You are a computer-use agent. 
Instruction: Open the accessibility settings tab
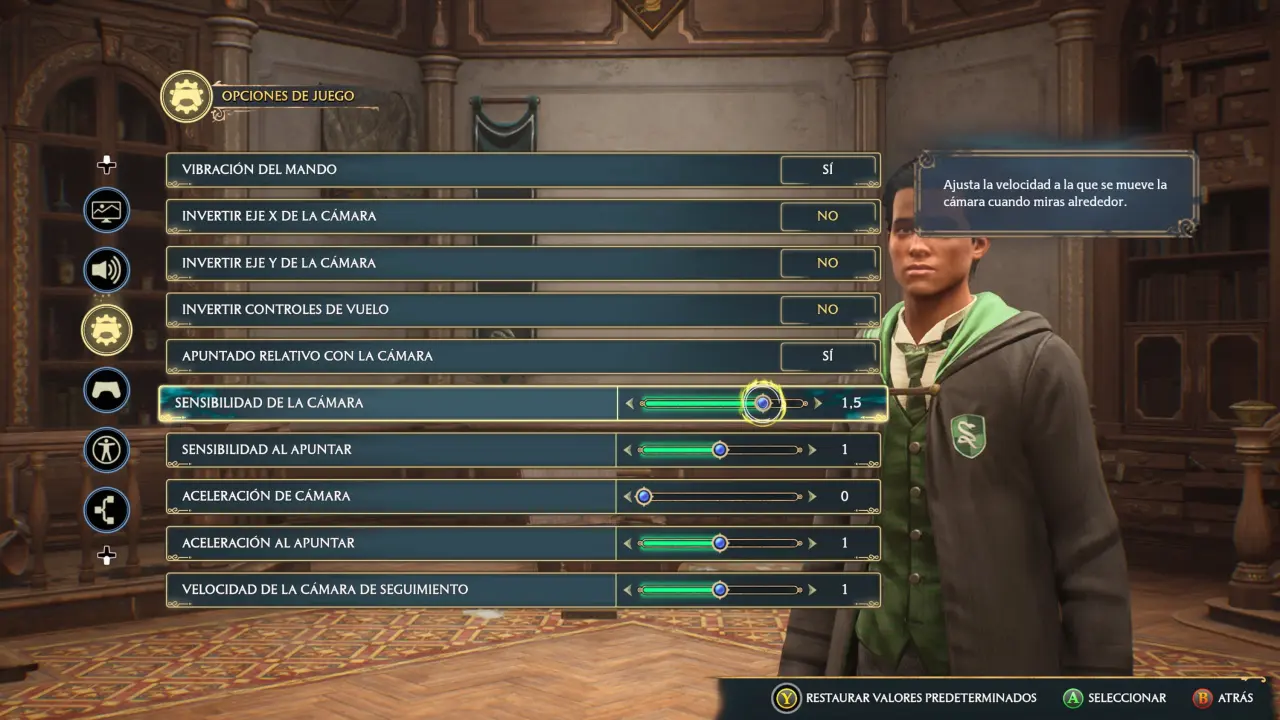point(106,450)
